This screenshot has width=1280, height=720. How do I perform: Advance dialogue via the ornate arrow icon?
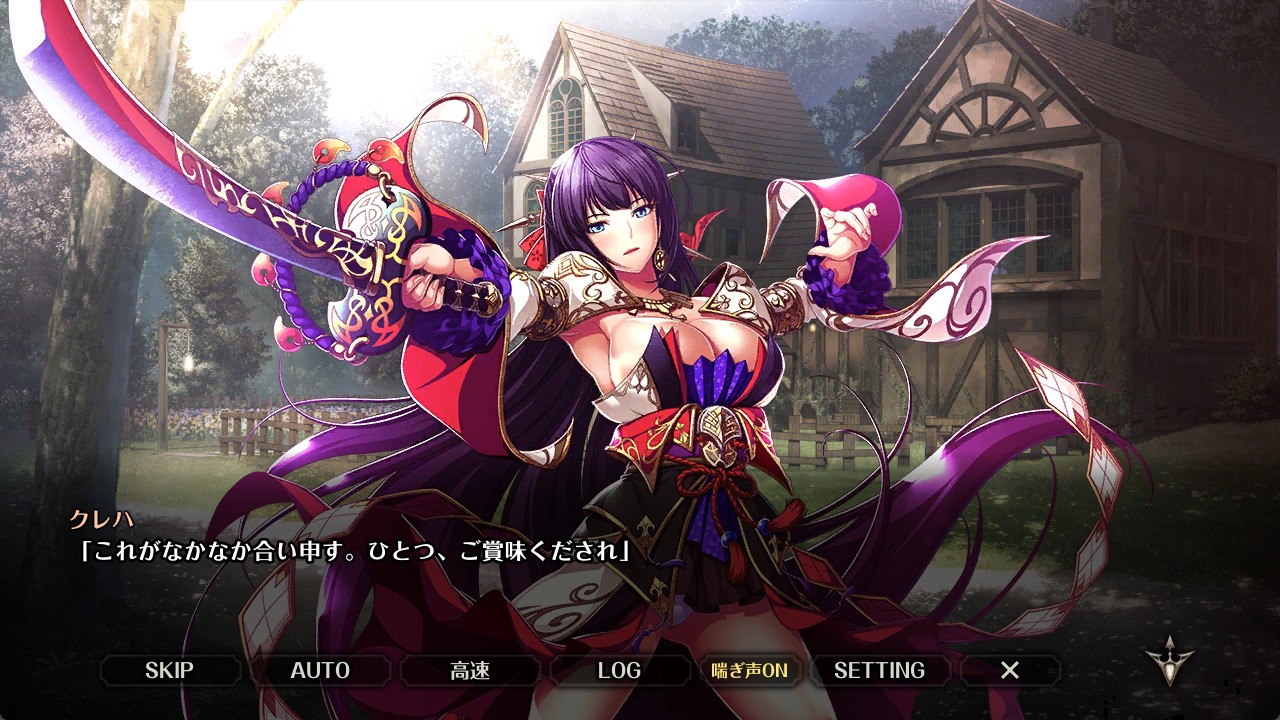point(1168,661)
